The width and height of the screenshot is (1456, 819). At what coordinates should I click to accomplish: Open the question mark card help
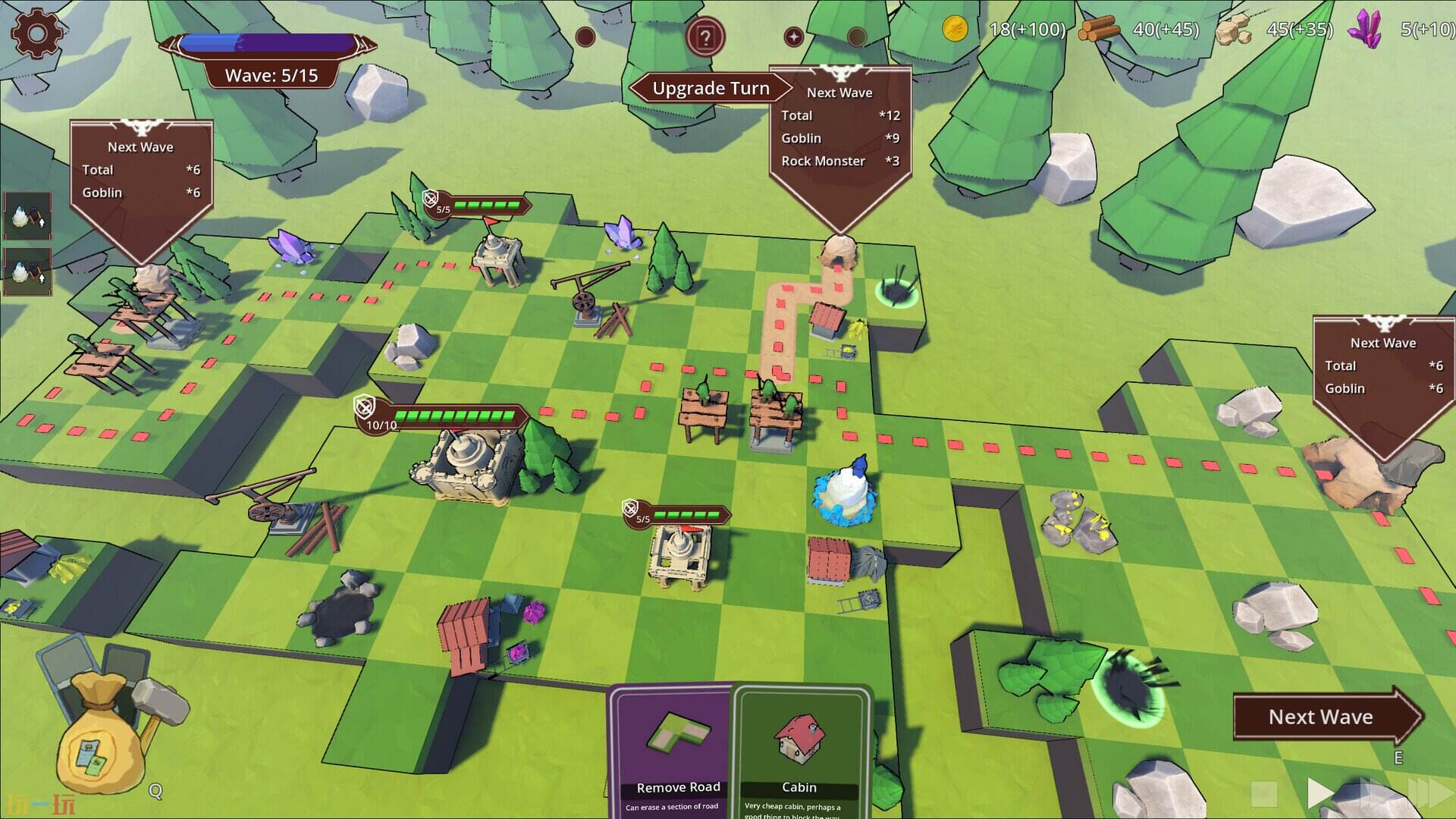(705, 37)
